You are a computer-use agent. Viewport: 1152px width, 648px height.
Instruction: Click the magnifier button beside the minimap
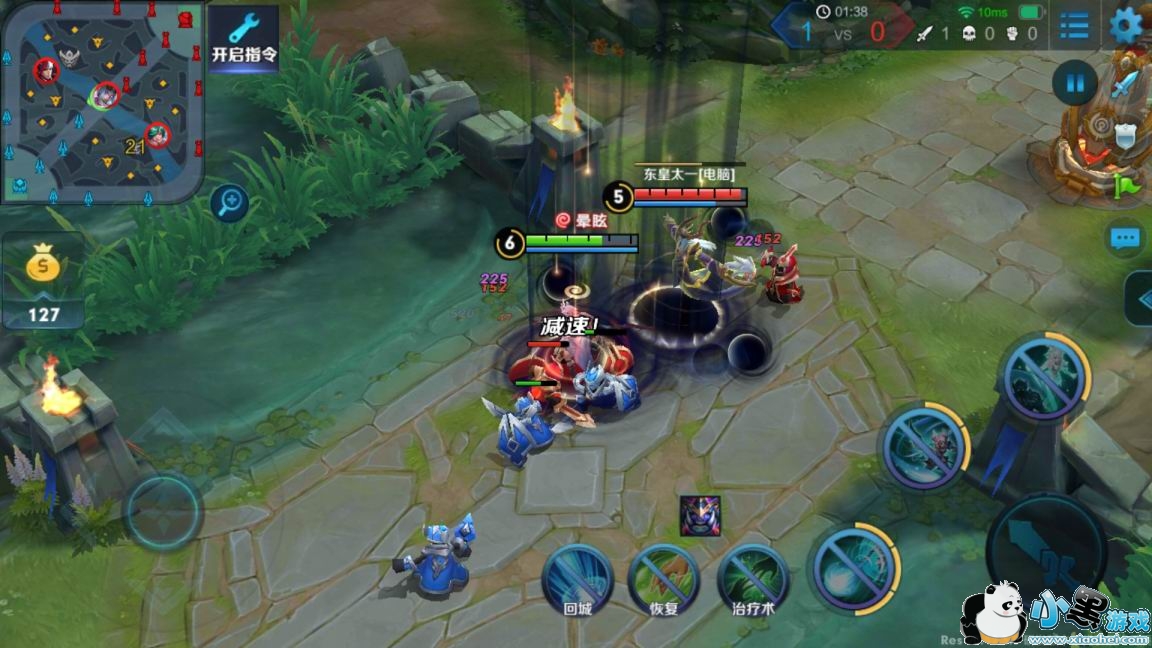pos(230,204)
